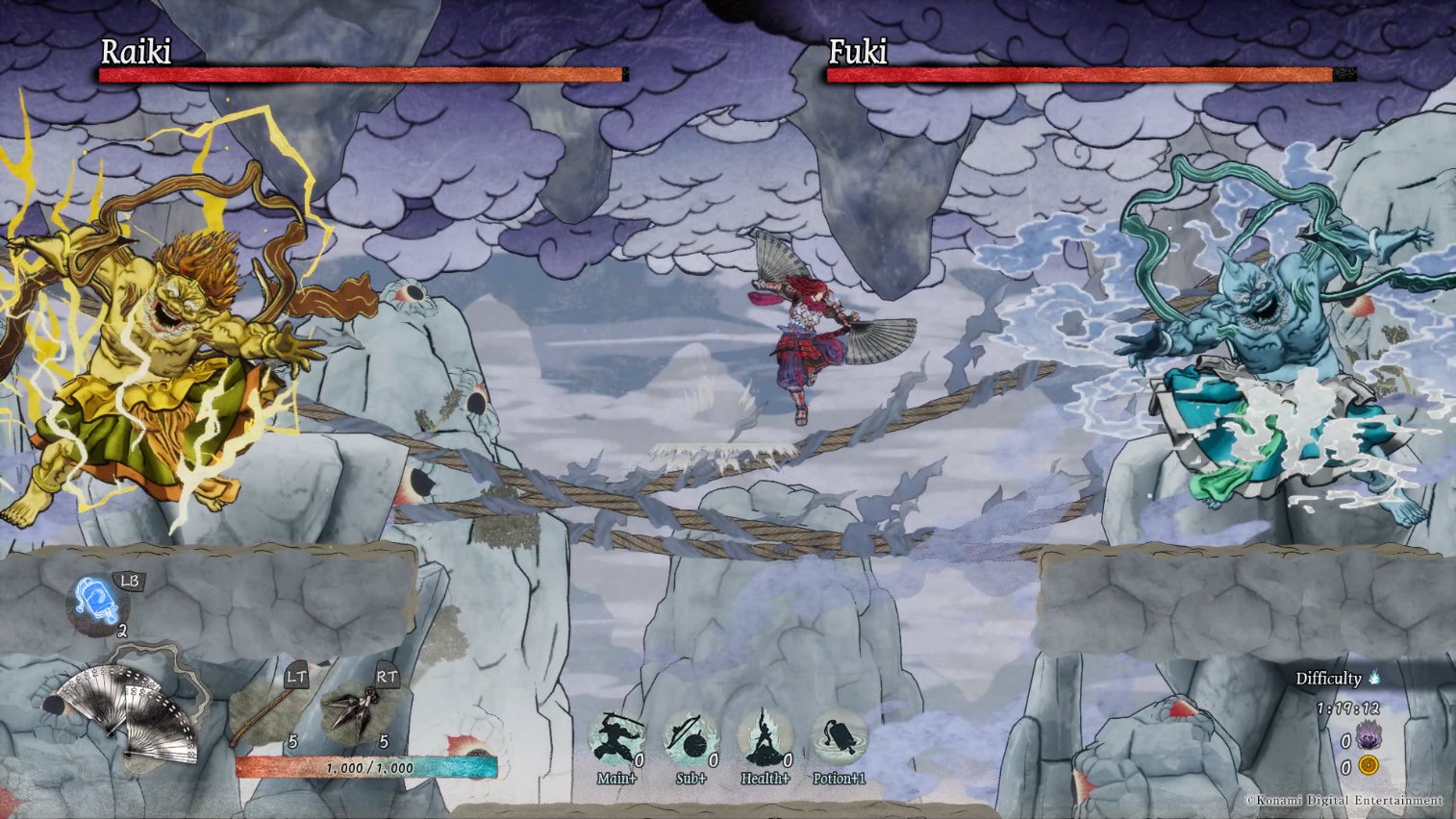Activate the Health+ upgrade icon
The image size is (1456, 819).
click(x=765, y=739)
